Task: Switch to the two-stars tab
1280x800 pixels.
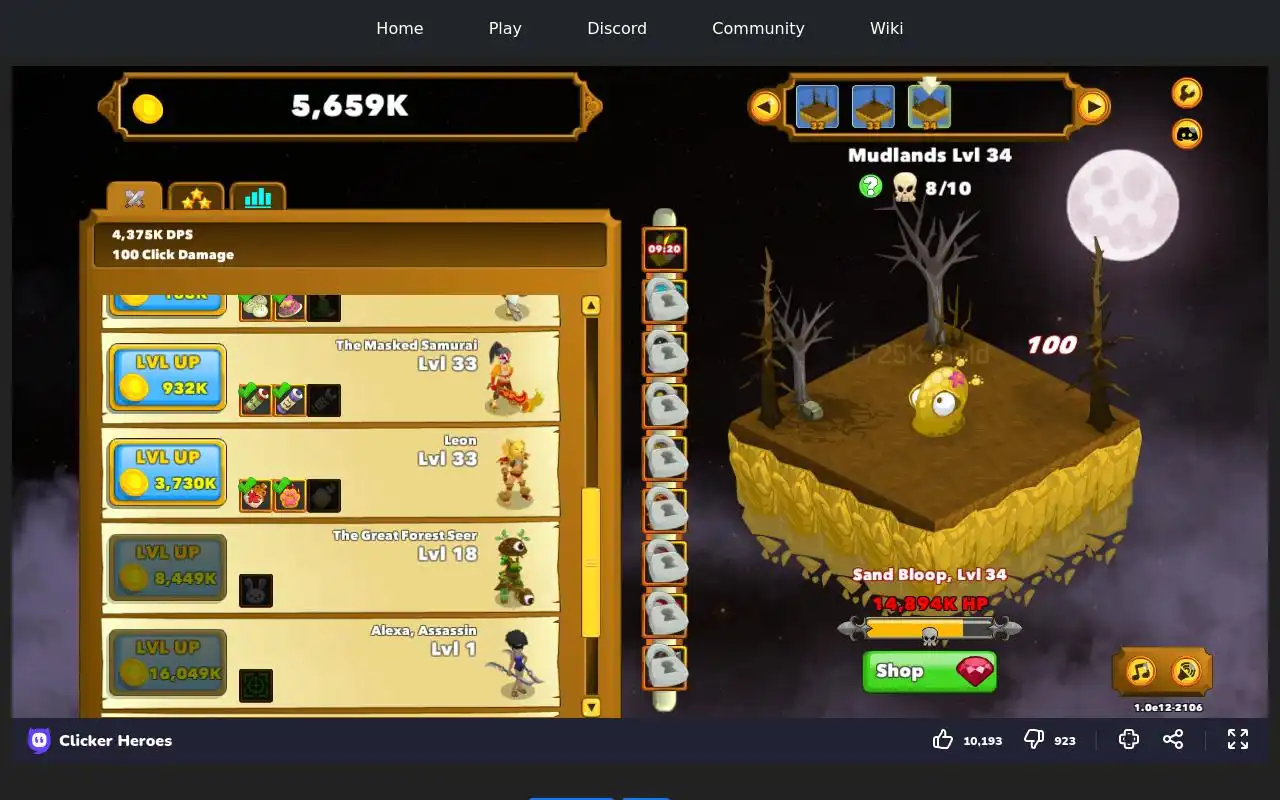Action: click(x=196, y=199)
